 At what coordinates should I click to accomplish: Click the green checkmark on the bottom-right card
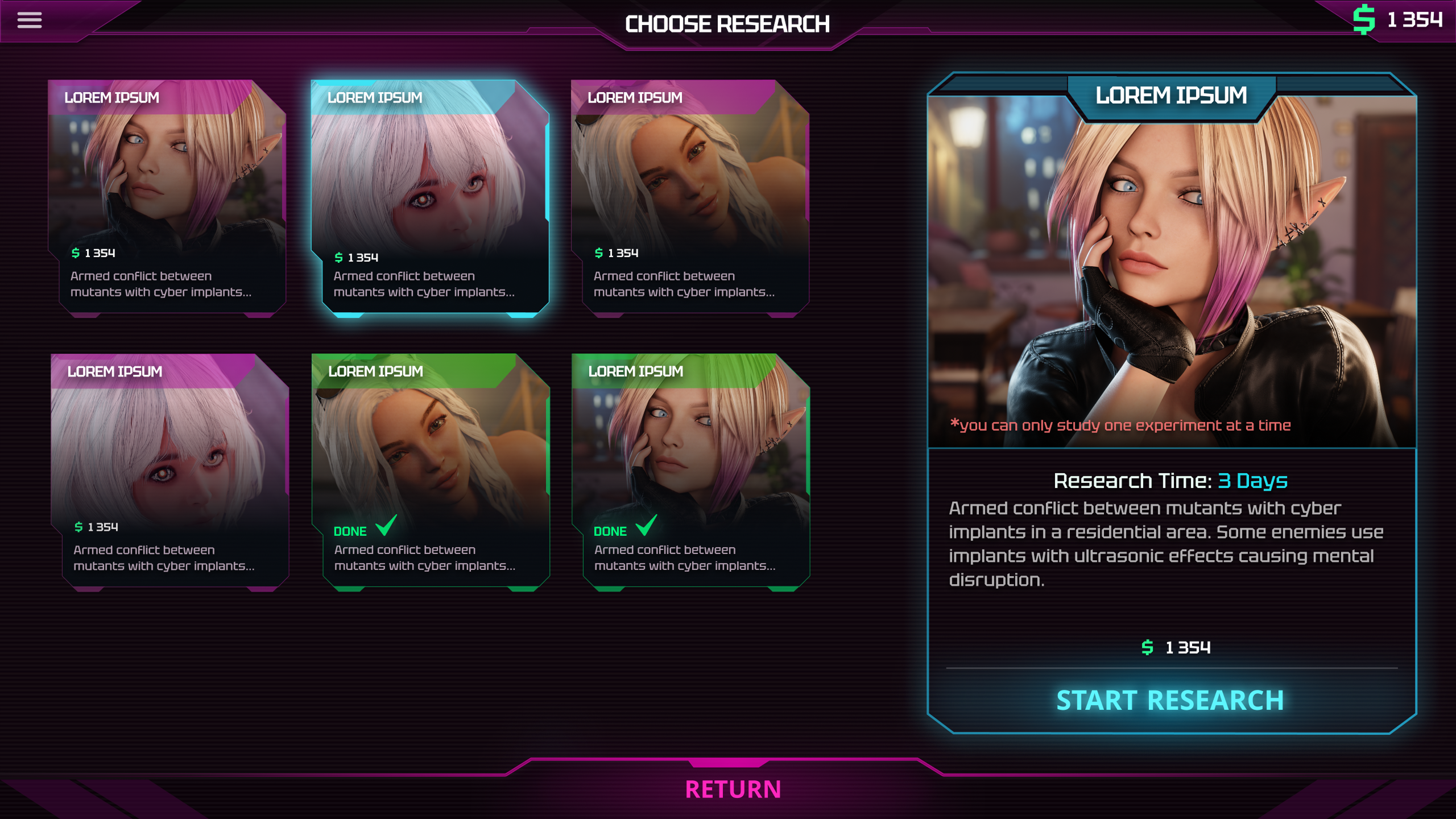pos(646,527)
